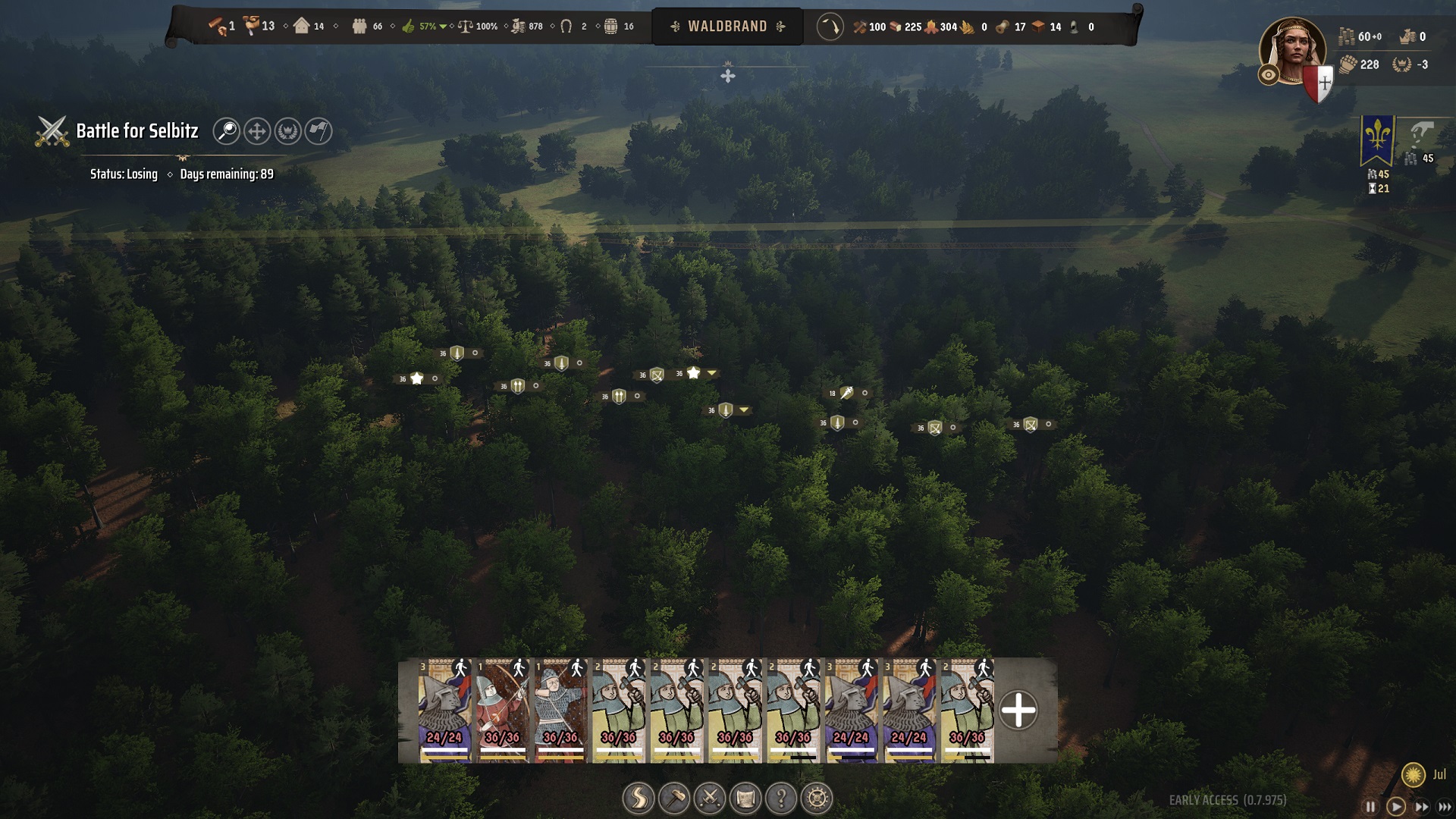The image size is (1456, 819).
Task: Open the help question mark panel
Action: 781,798
